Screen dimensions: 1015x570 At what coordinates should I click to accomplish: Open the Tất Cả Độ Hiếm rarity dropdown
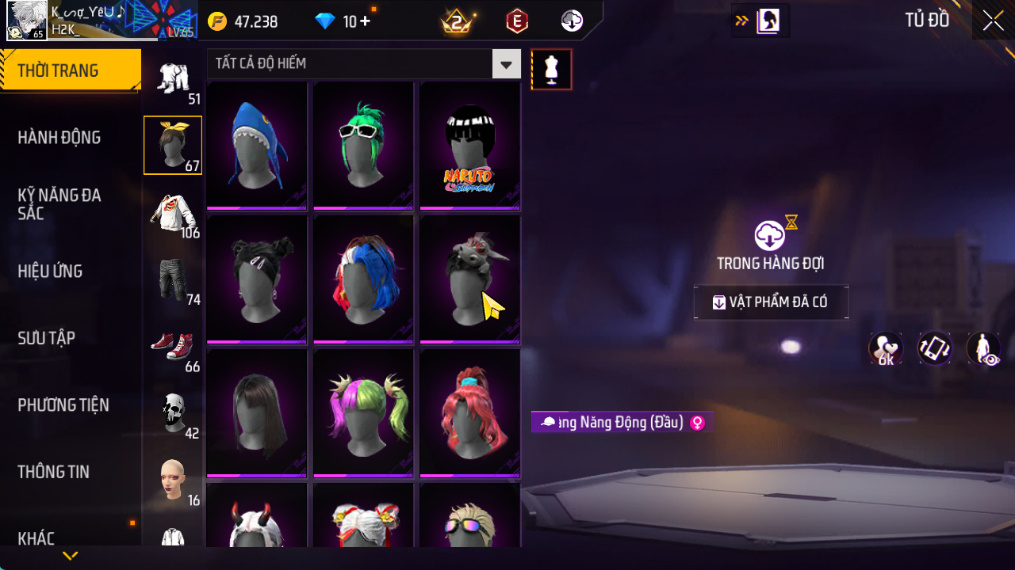pyautogui.click(x=506, y=64)
